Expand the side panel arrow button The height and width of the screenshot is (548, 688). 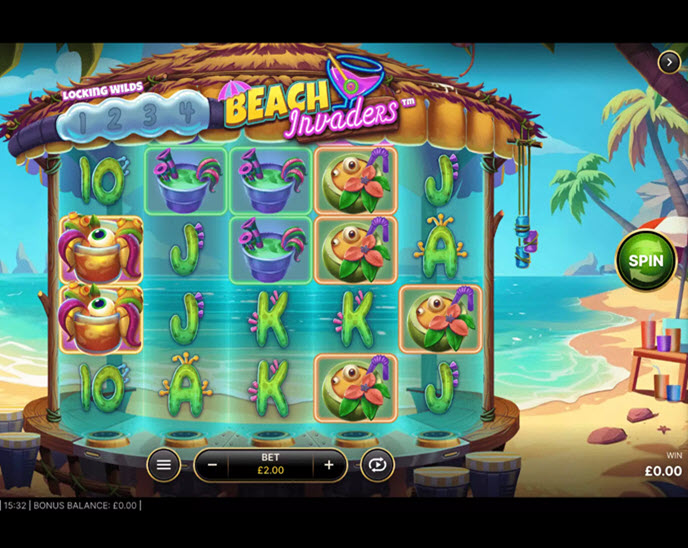coord(669,62)
